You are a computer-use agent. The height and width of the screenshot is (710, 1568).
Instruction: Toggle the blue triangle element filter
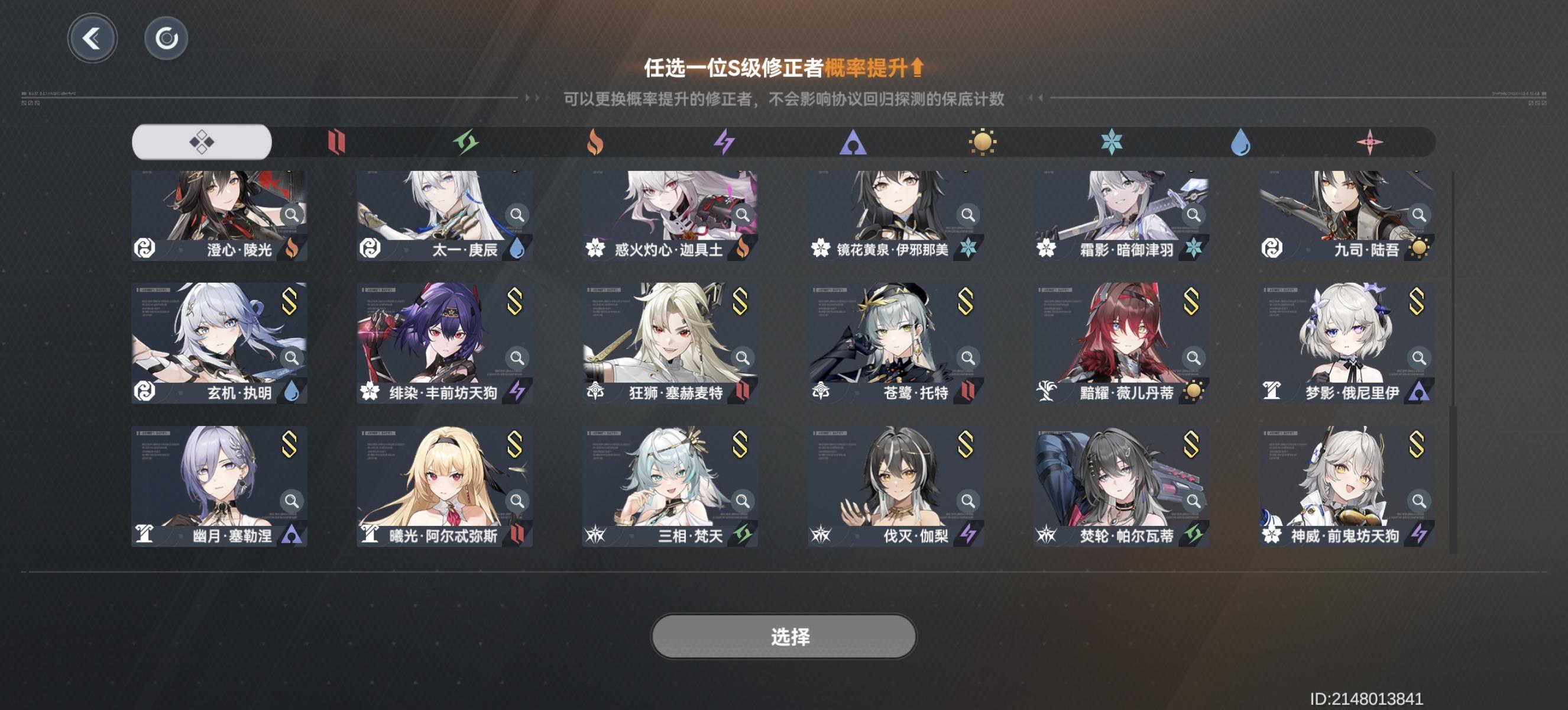click(x=854, y=141)
